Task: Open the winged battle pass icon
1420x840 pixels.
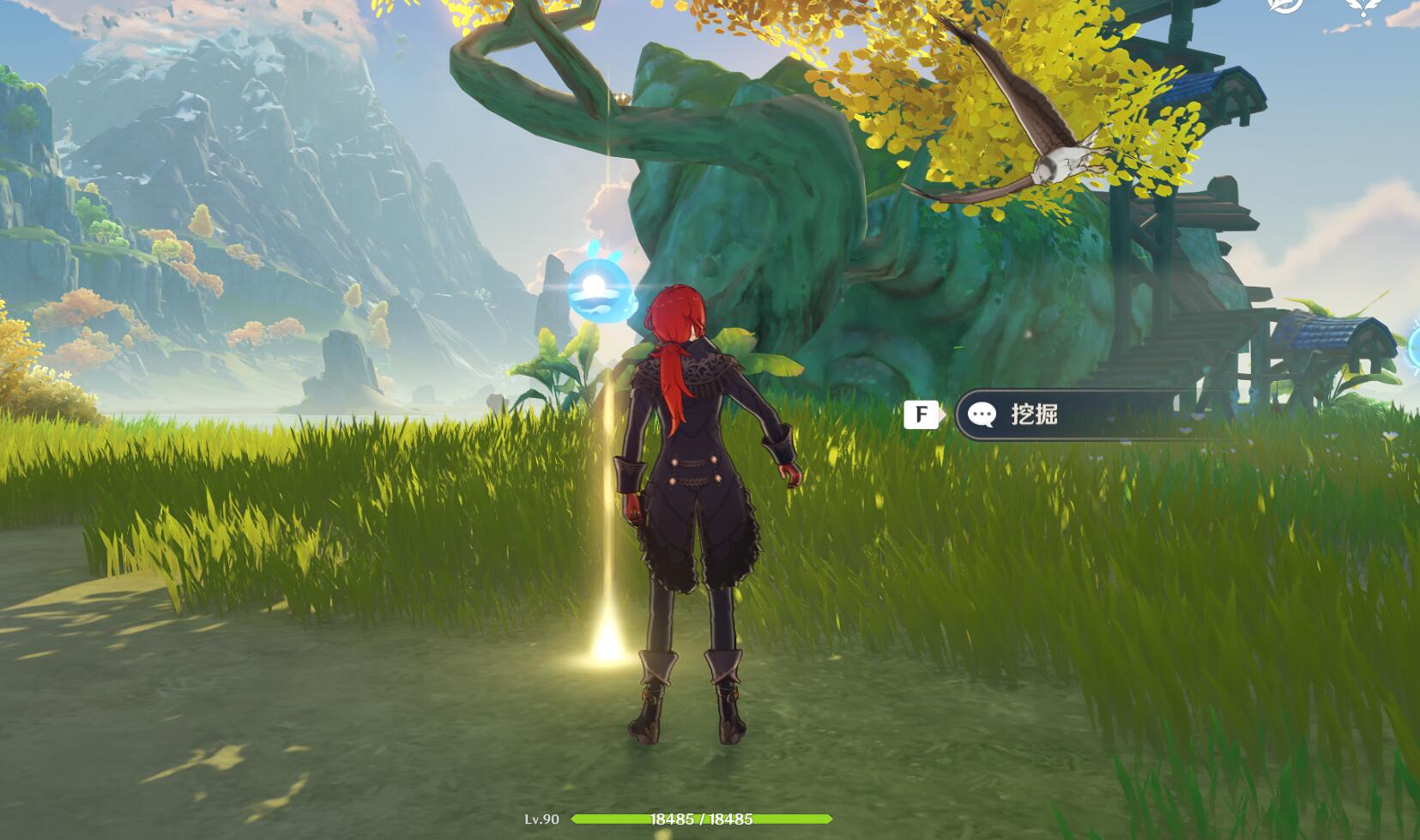Action: 1362,6
